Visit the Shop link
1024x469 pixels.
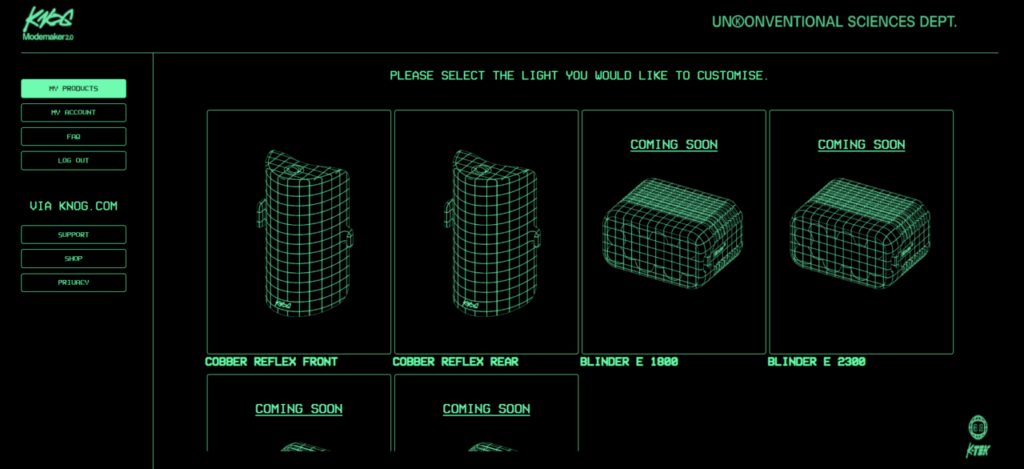coord(73,259)
